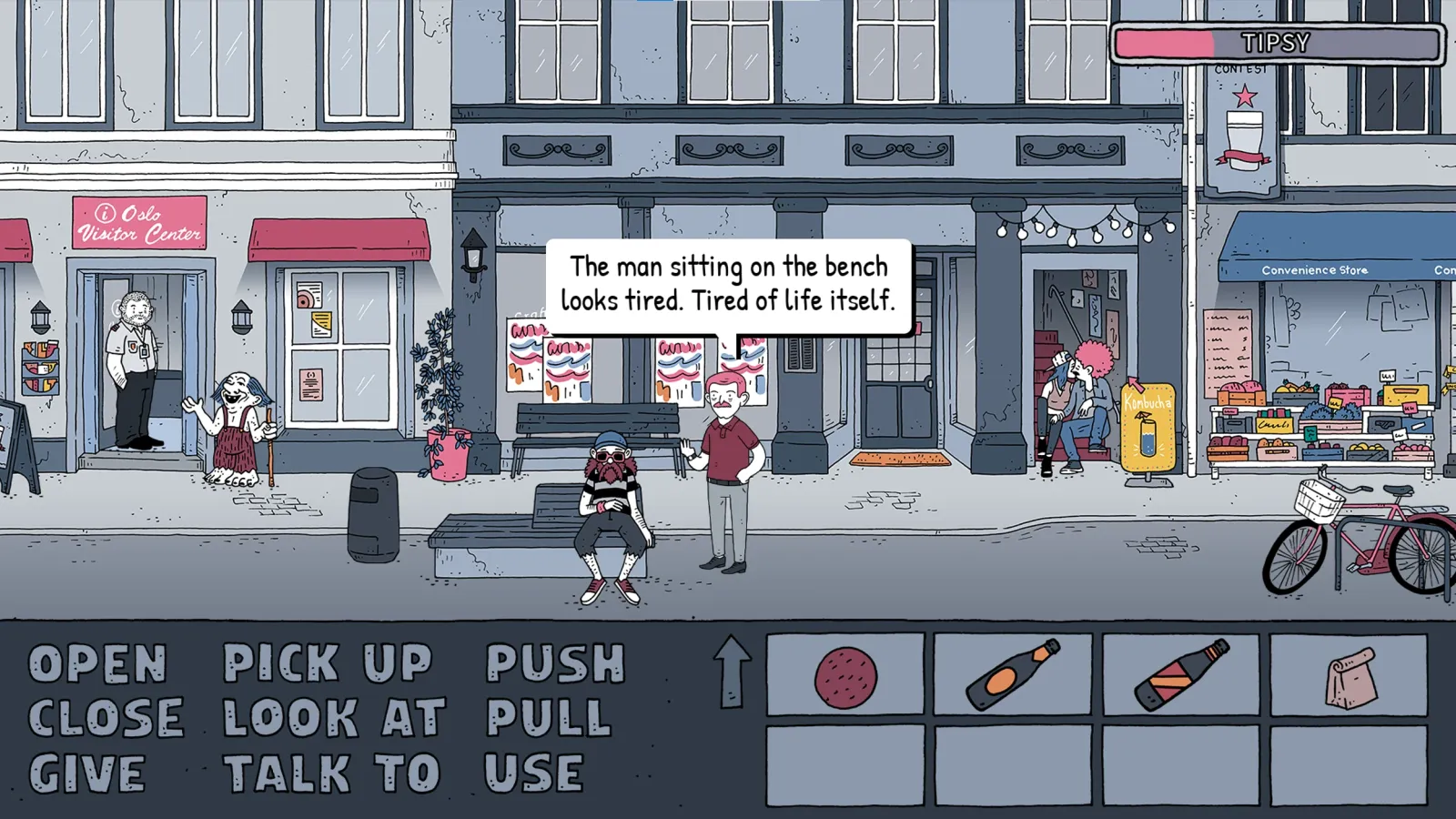The image size is (1456, 819).
Task: Choose the CLOSE verb
Action: coord(106,719)
